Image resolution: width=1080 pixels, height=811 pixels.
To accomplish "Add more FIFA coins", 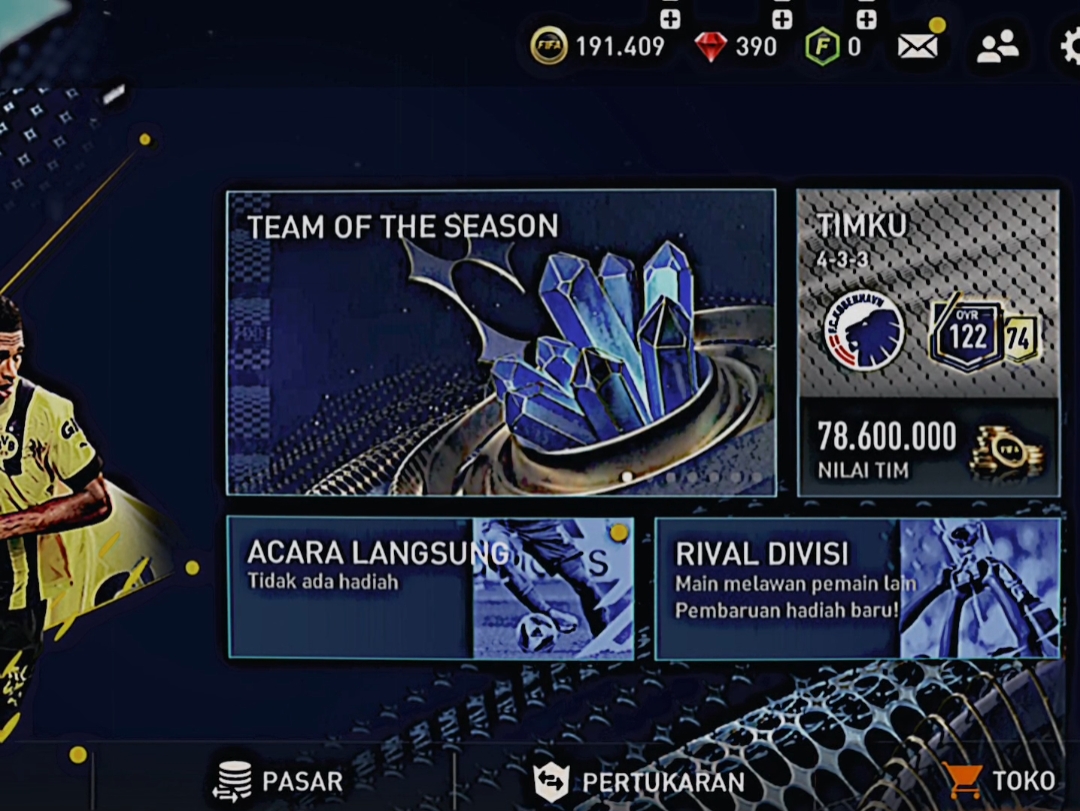I will [x=670, y=19].
